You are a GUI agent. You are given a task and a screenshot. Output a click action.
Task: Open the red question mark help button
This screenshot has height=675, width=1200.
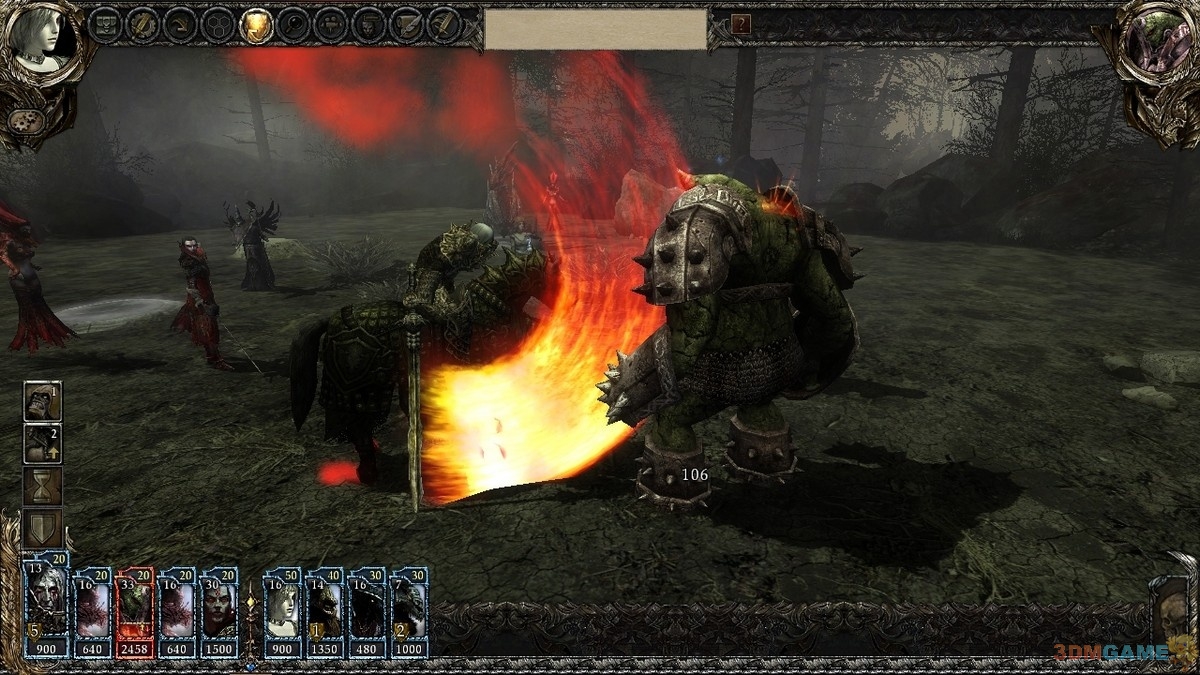(741, 25)
